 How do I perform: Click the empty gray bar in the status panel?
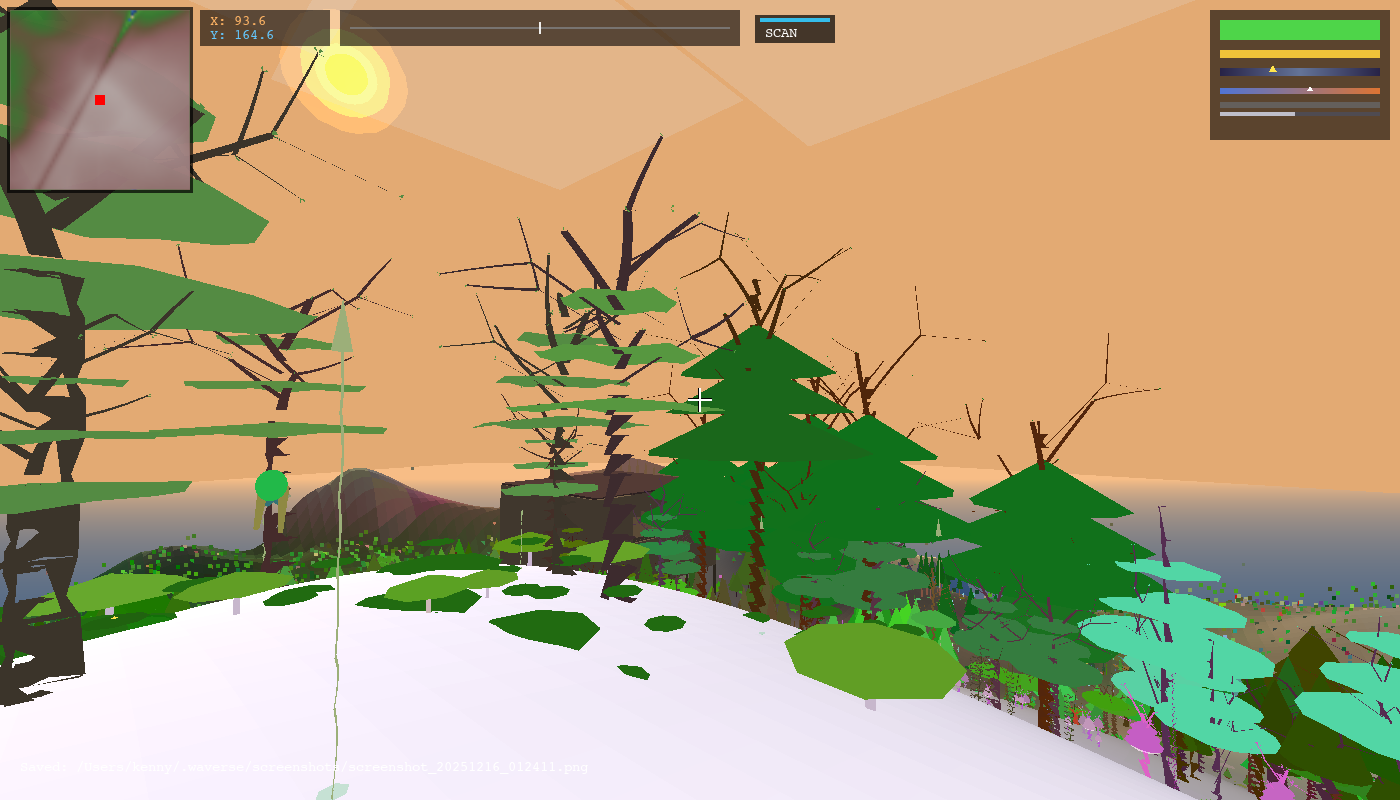coord(1300,104)
